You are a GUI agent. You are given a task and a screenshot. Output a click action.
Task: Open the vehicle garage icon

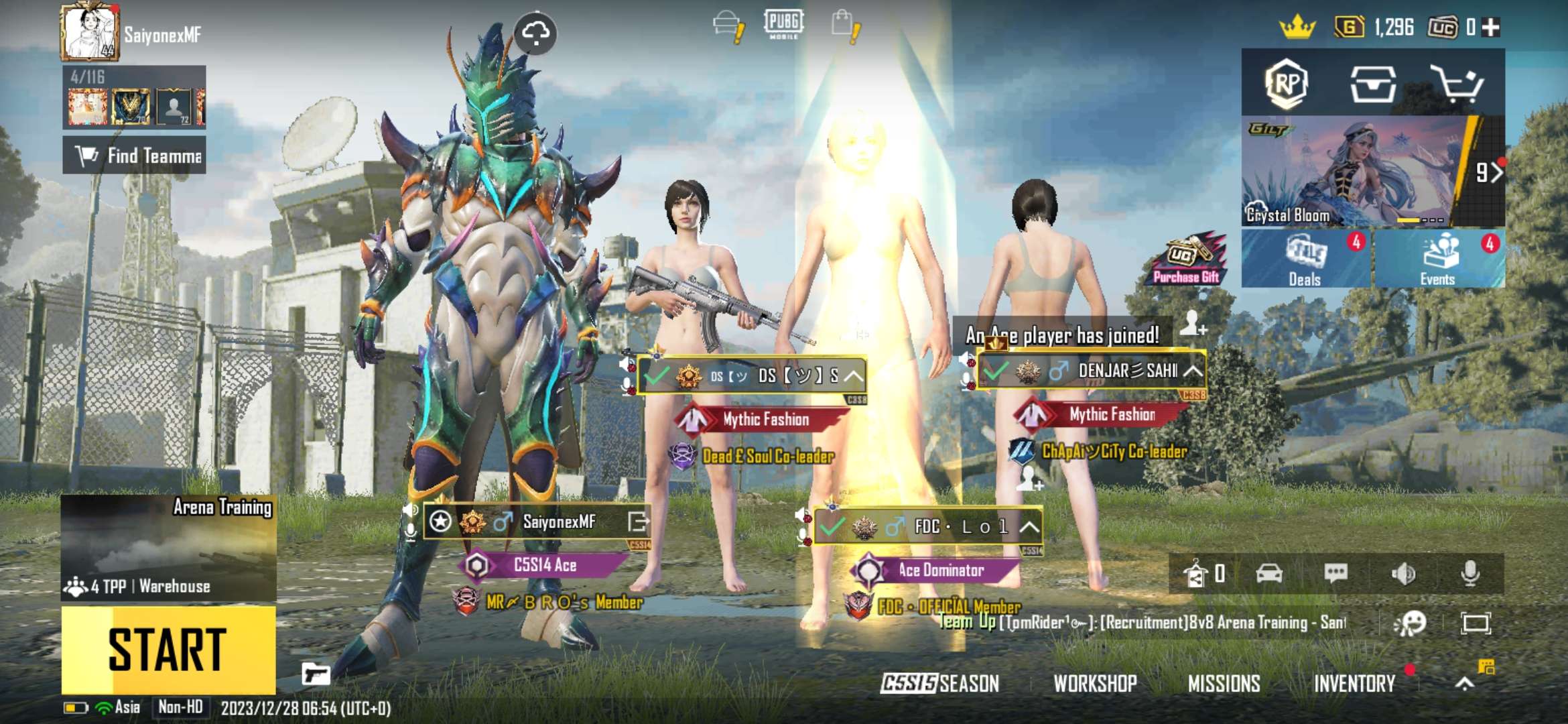(1269, 573)
